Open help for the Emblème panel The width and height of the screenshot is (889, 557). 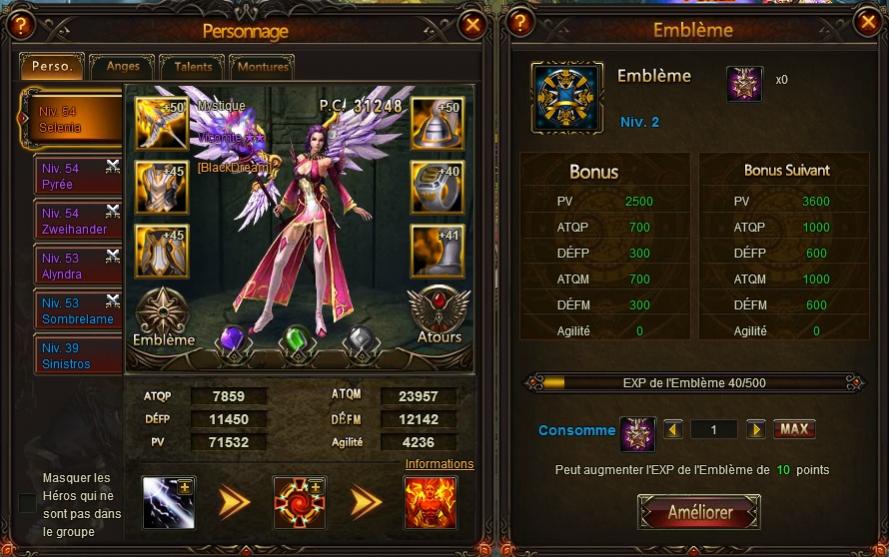pyautogui.click(x=519, y=23)
